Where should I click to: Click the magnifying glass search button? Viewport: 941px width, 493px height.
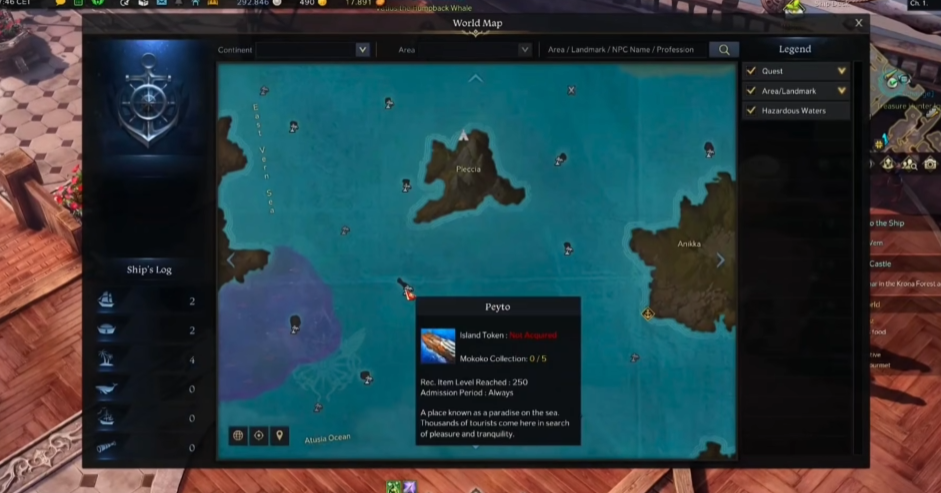tap(723, 49)
